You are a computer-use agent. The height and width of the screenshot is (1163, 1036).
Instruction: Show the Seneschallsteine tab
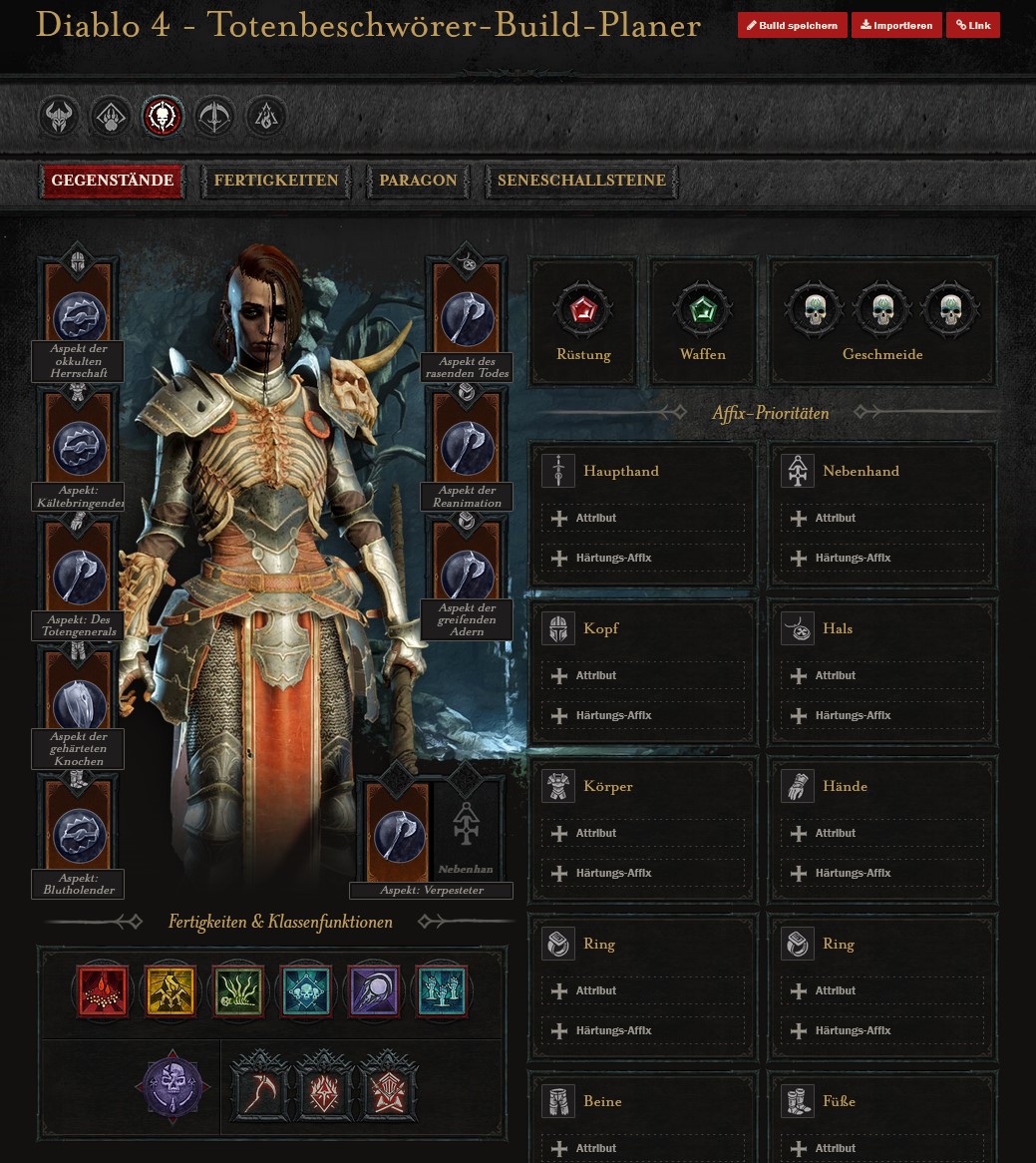(581, 181)
